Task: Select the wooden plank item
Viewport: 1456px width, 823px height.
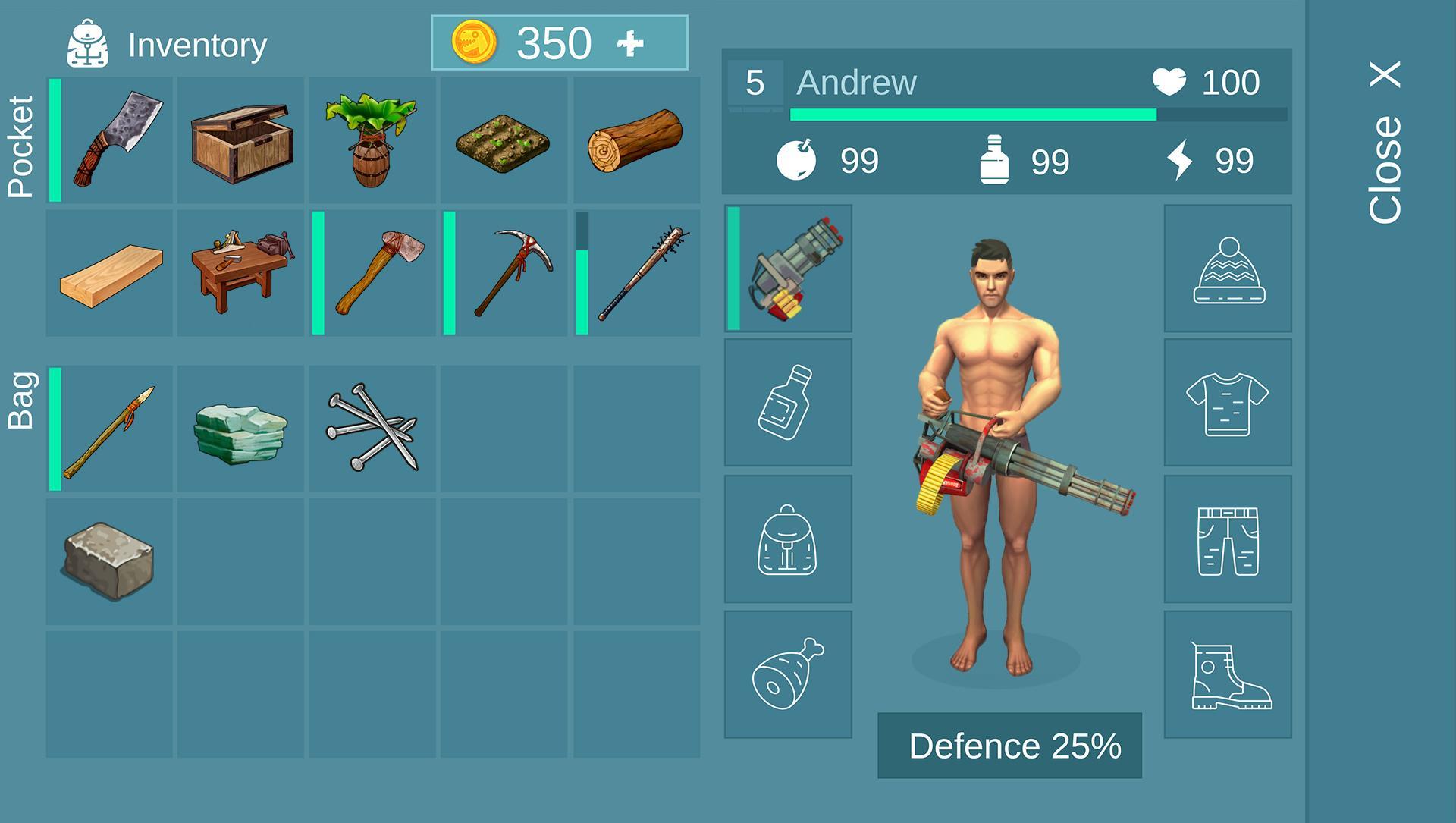Action: coord(111,274)
